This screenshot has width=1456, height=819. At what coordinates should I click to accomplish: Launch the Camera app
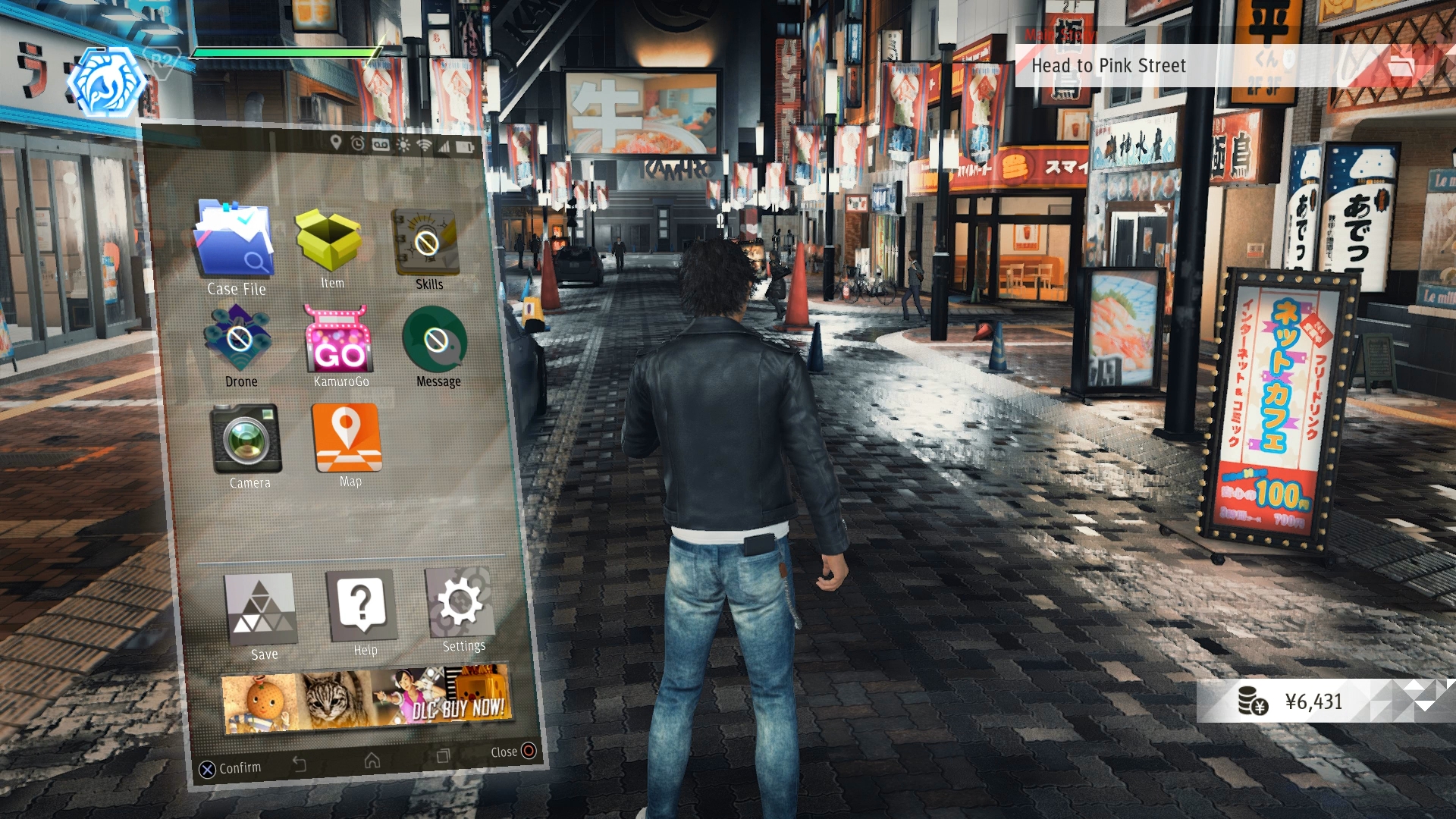(246, 439)
